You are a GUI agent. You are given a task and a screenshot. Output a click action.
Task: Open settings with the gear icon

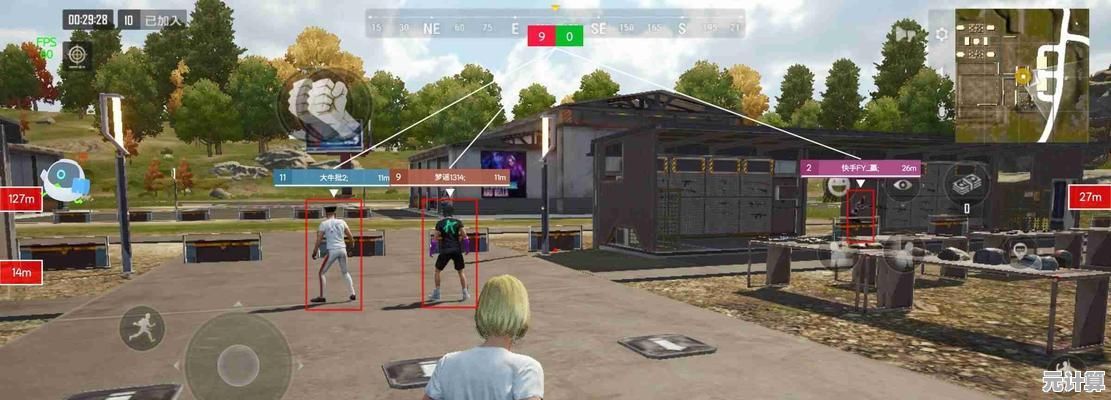pyautogui.click(x=941, y=34)
